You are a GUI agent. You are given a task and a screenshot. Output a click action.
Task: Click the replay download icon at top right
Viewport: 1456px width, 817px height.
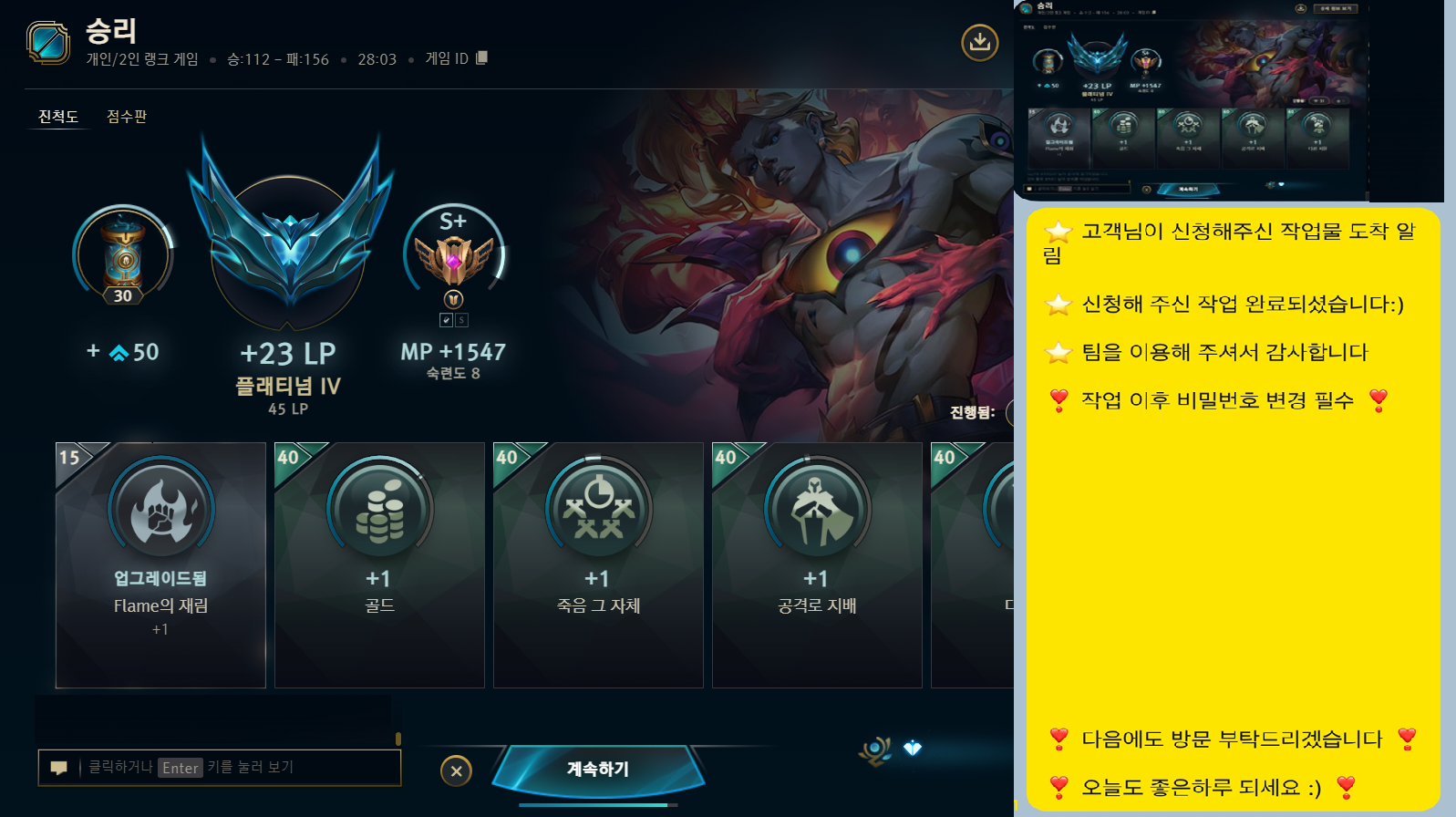[x=980, y=41]
